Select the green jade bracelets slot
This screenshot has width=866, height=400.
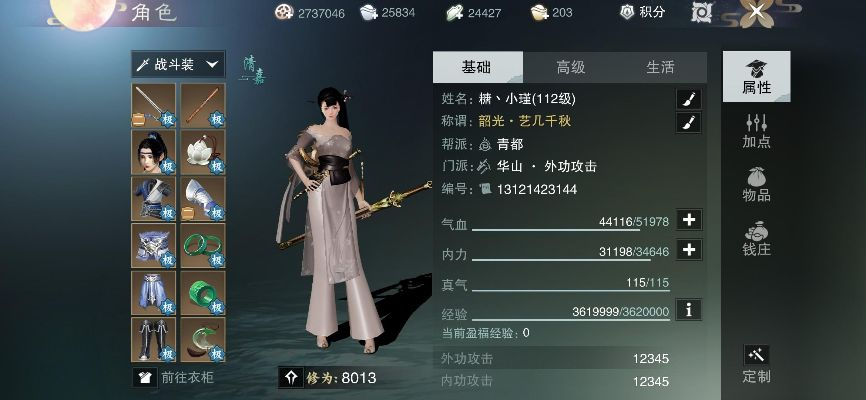pyautogui.click(x=203, y=245)
